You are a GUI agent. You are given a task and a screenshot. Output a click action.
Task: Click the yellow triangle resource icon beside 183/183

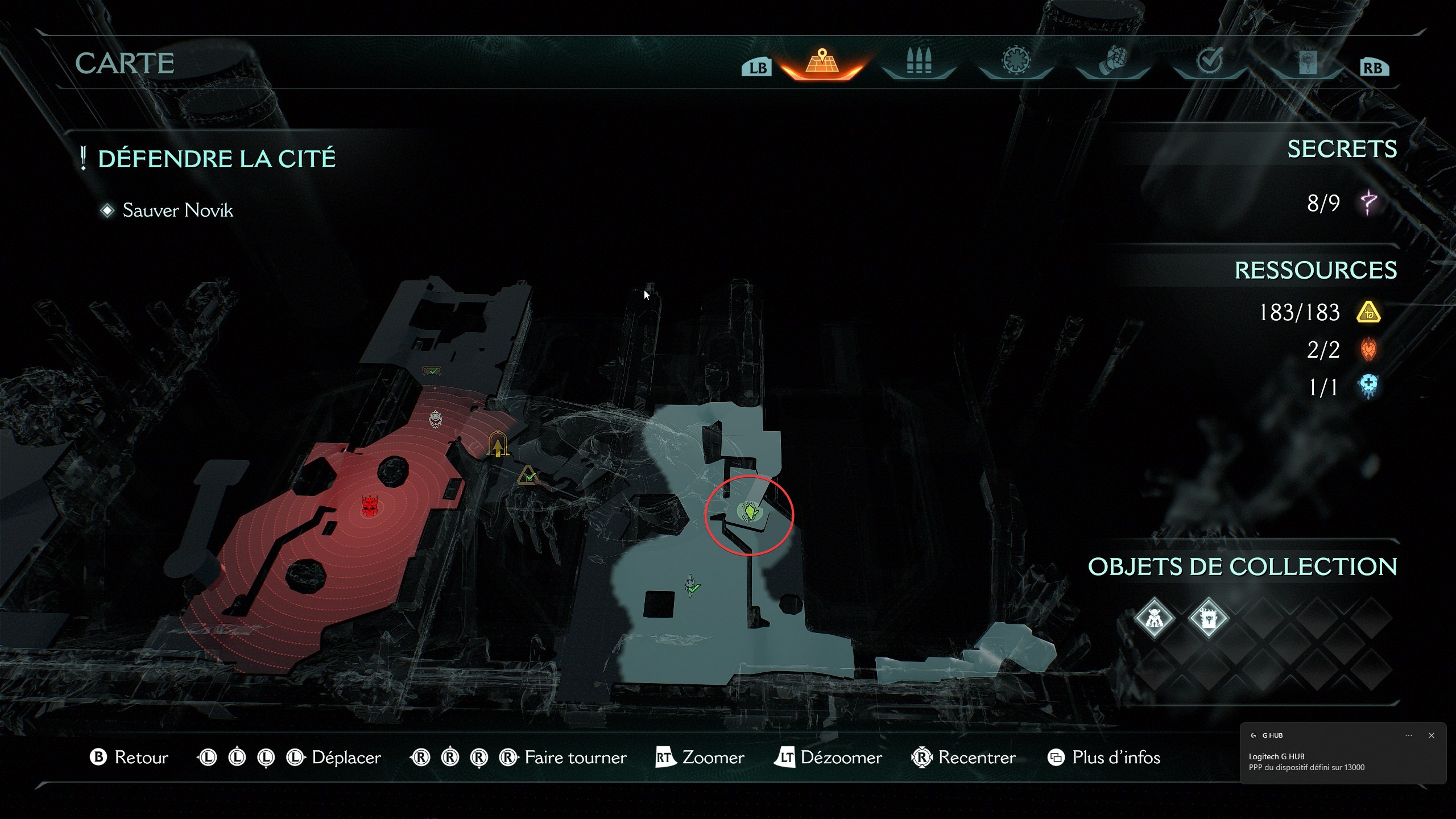click(x=1369, y=312)
